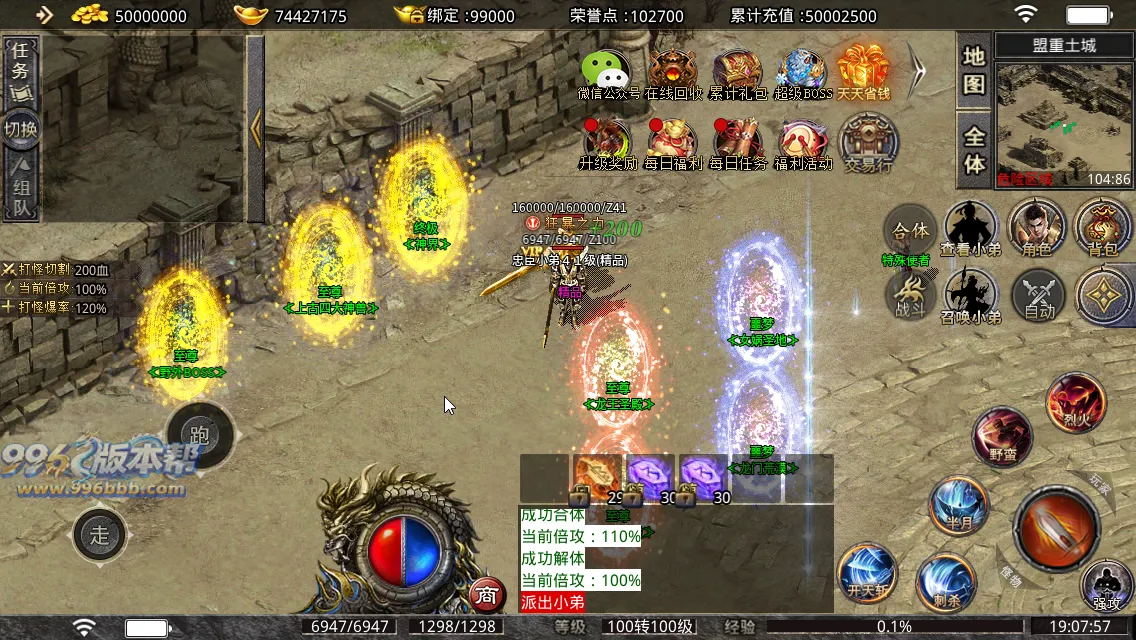Viewport: 1136px width, 640px height.
Task: Open the 商 shop button
Action: click(x=486, y=595)
